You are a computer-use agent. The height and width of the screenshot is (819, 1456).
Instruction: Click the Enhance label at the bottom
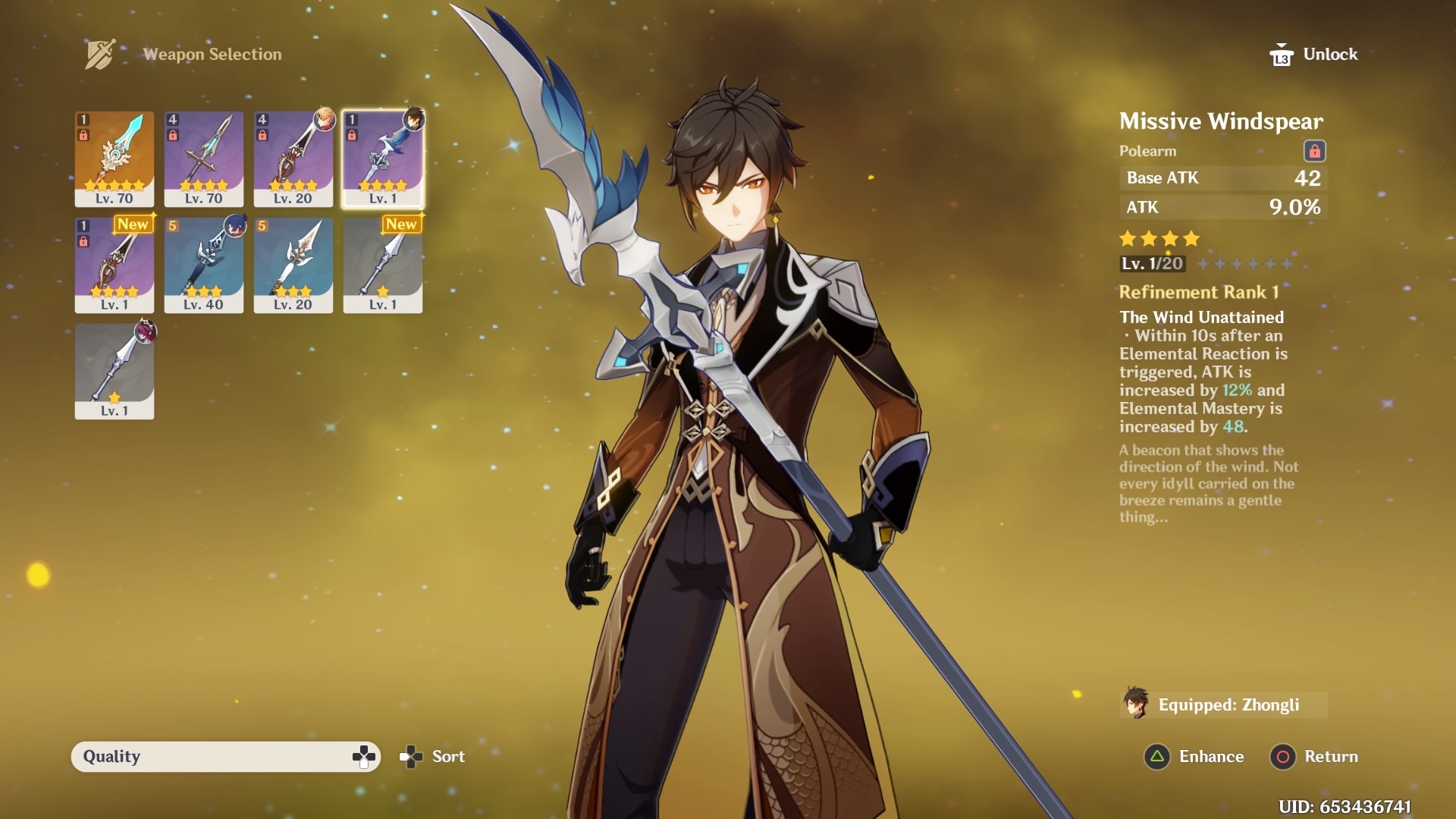[1210, 756]
